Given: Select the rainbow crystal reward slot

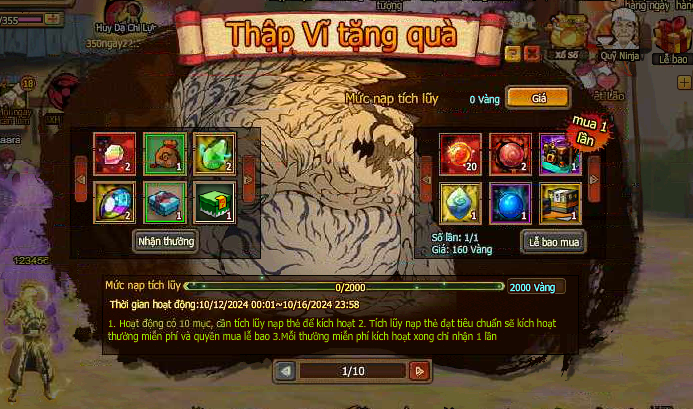Looking at the screenshot, I should [x=114, y=153].
